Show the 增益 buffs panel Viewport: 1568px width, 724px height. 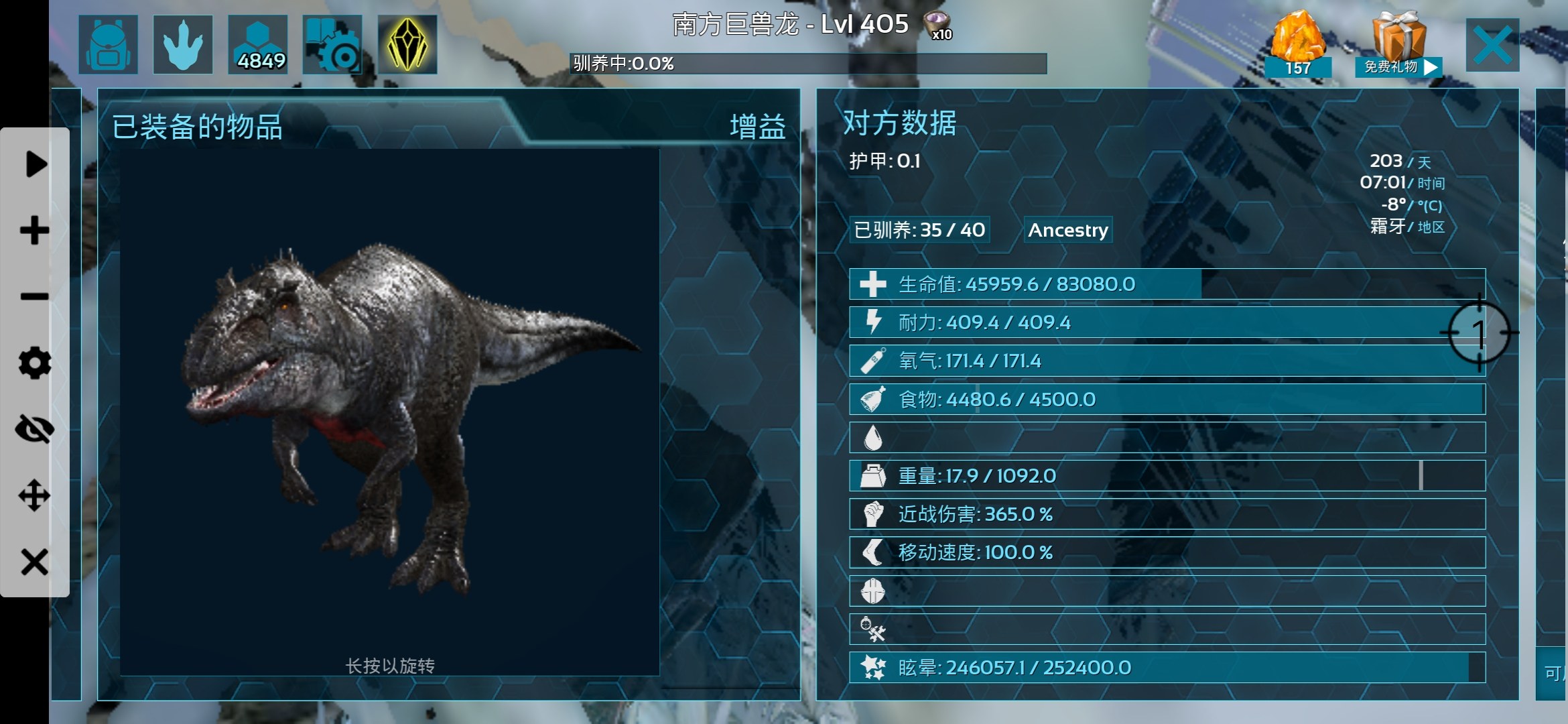(x=757, y=127)
